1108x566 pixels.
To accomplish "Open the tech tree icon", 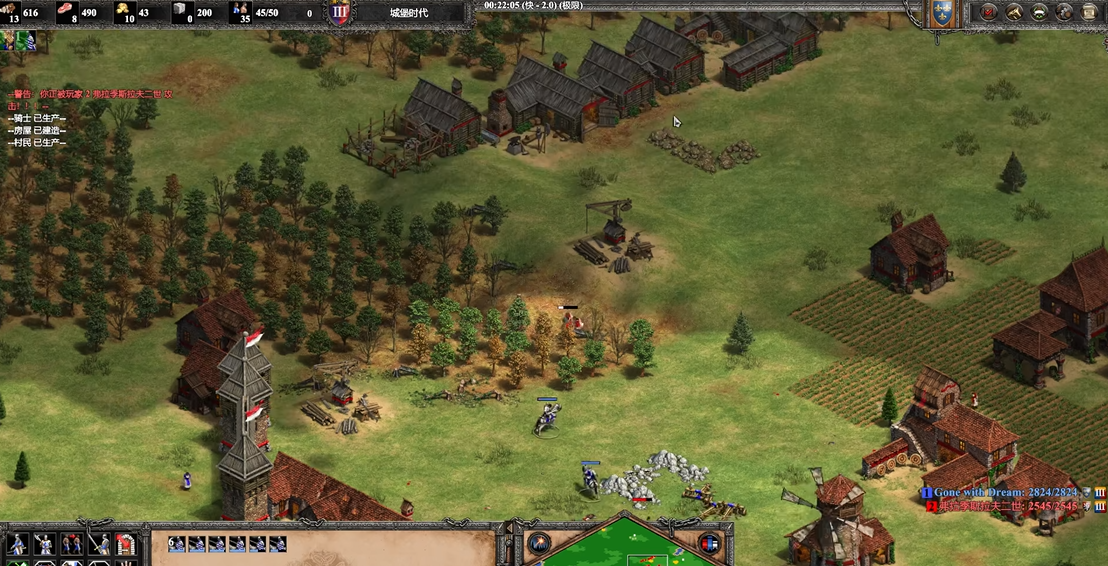I will tap(1014, 12).
